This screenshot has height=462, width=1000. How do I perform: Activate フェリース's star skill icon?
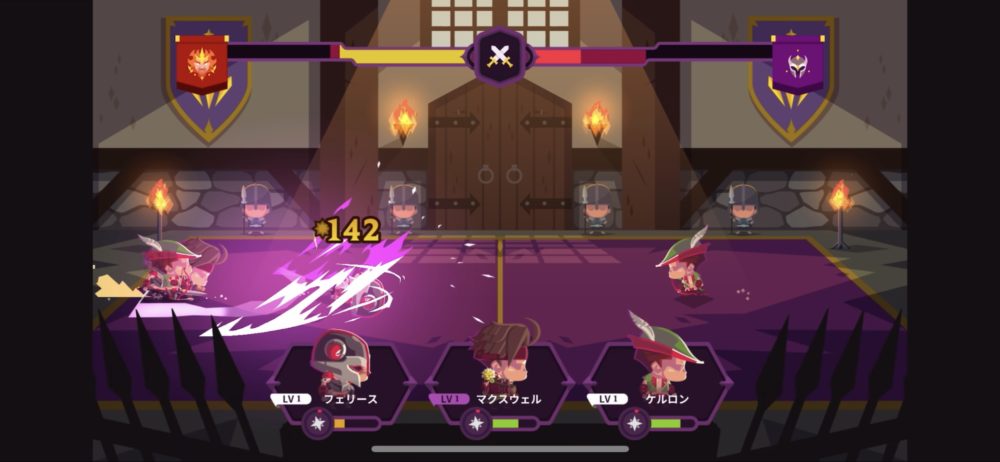(317, 423)
